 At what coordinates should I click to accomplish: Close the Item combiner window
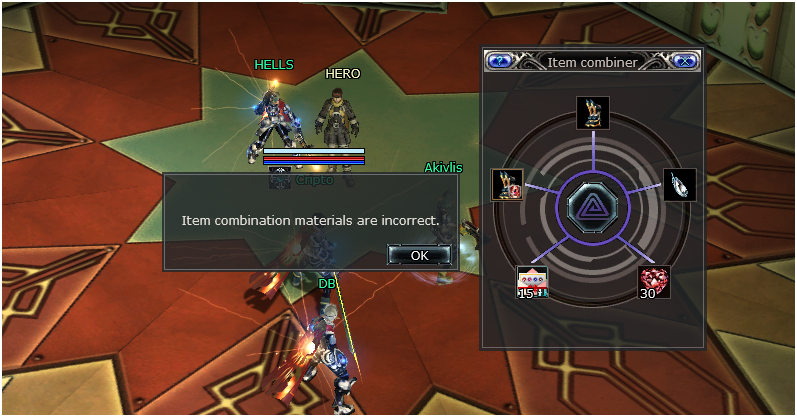pyautogui.click(x=684, y=61)
